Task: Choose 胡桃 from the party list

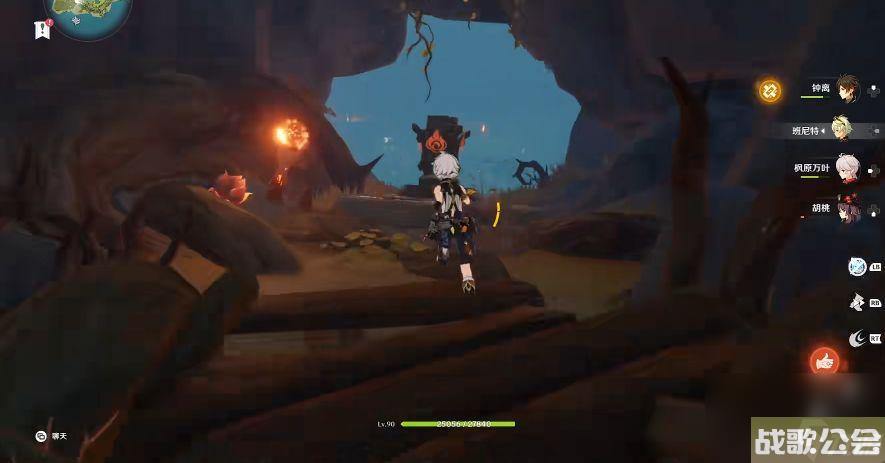Action: 846,209
